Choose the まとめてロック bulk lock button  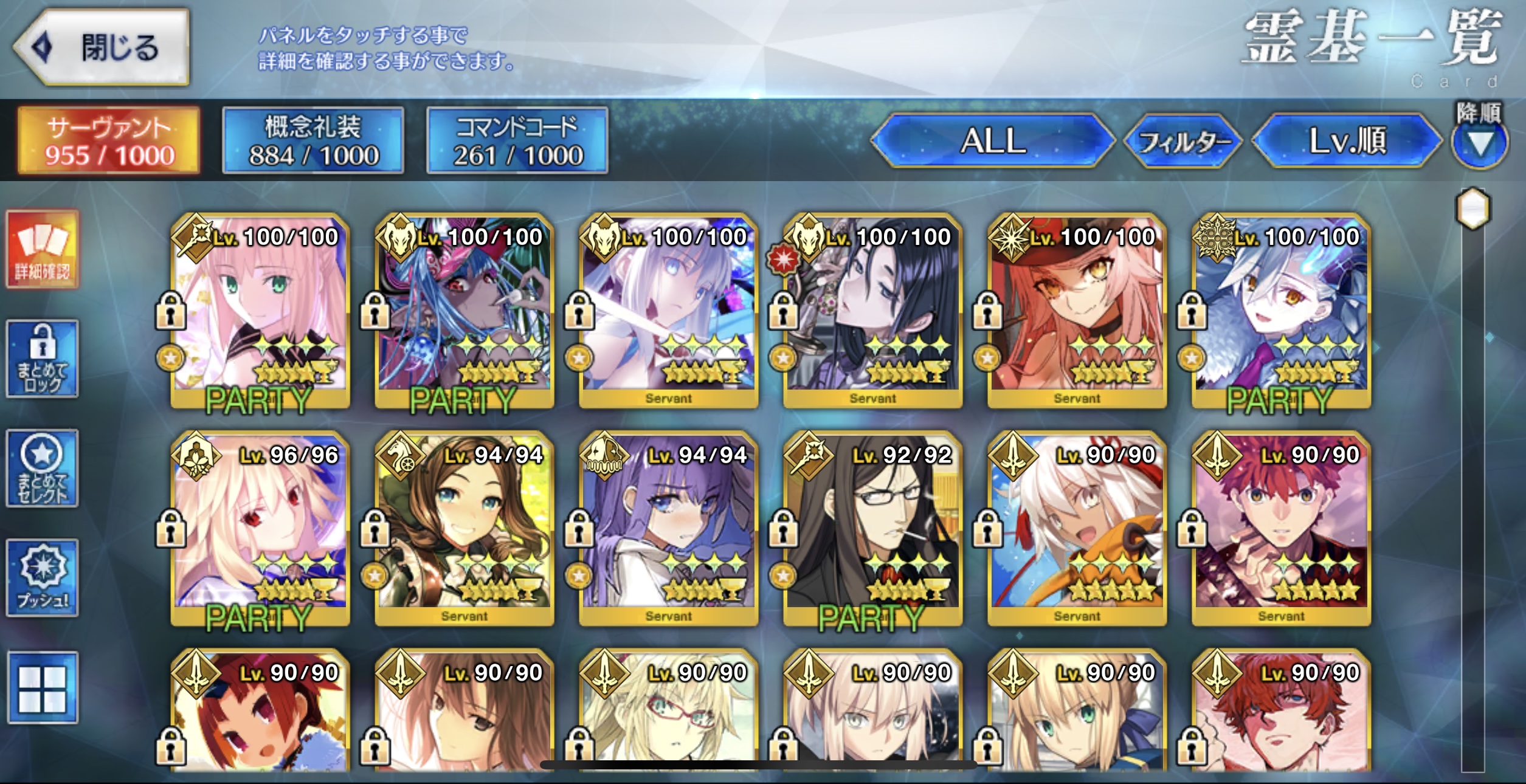point(43,359)
